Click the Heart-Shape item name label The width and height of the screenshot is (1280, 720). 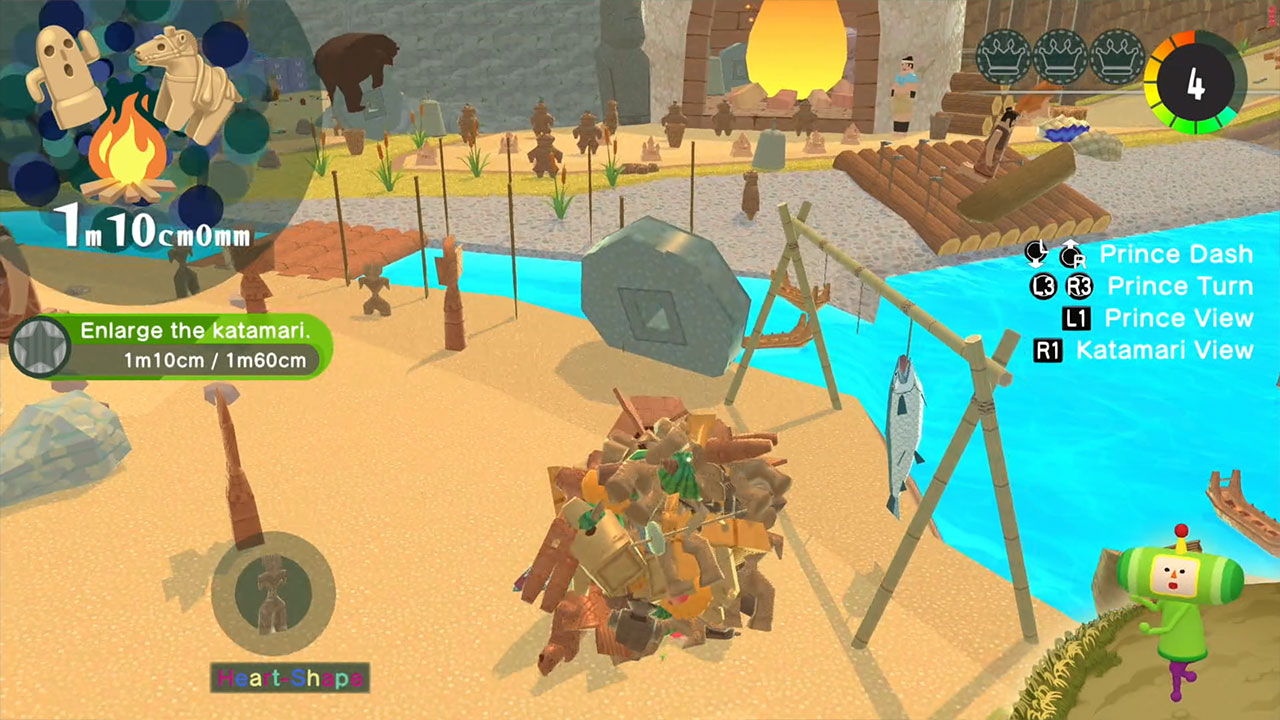click(290, 678)
